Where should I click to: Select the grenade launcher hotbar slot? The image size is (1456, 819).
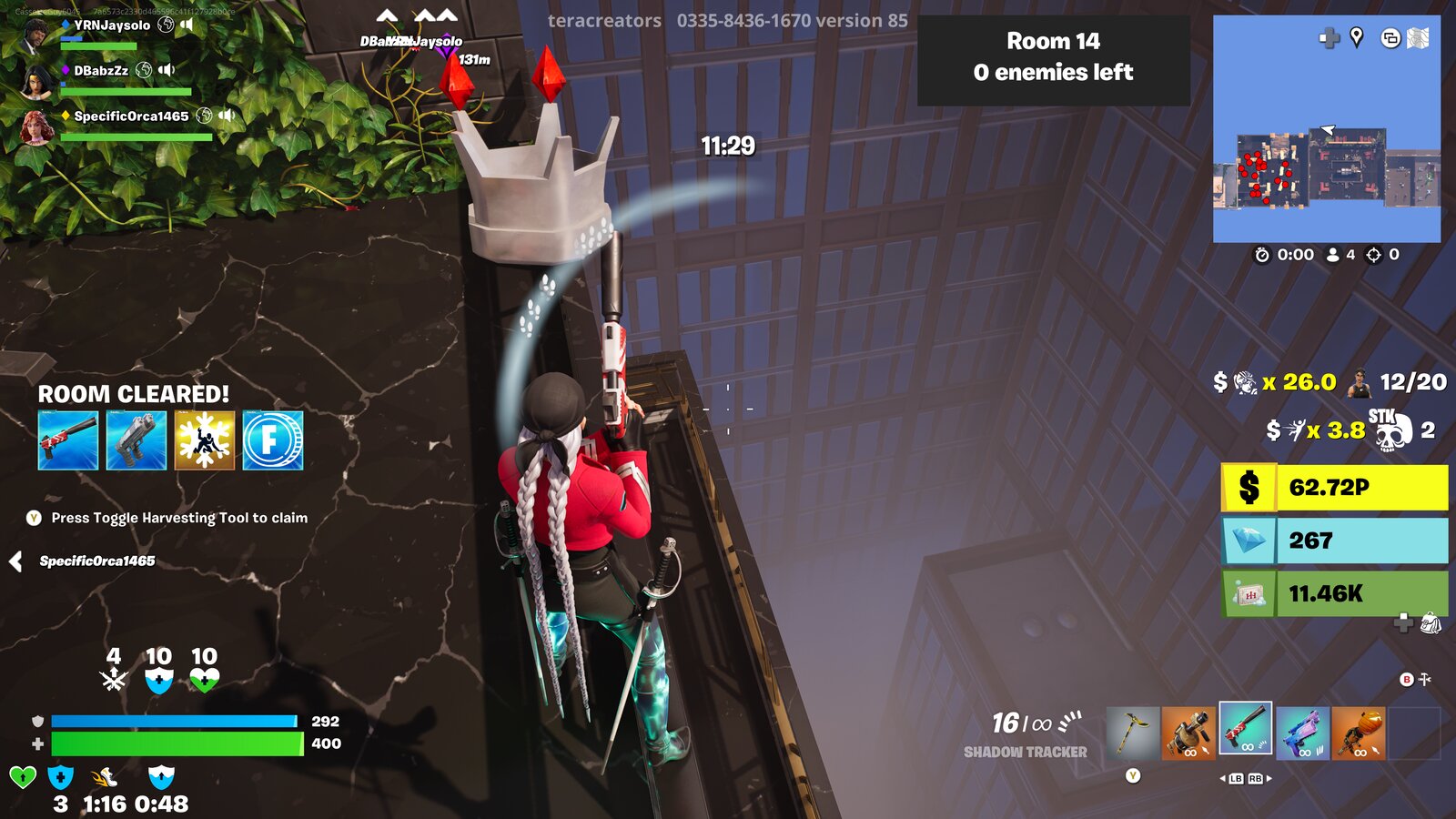(x=1189, y=733)
